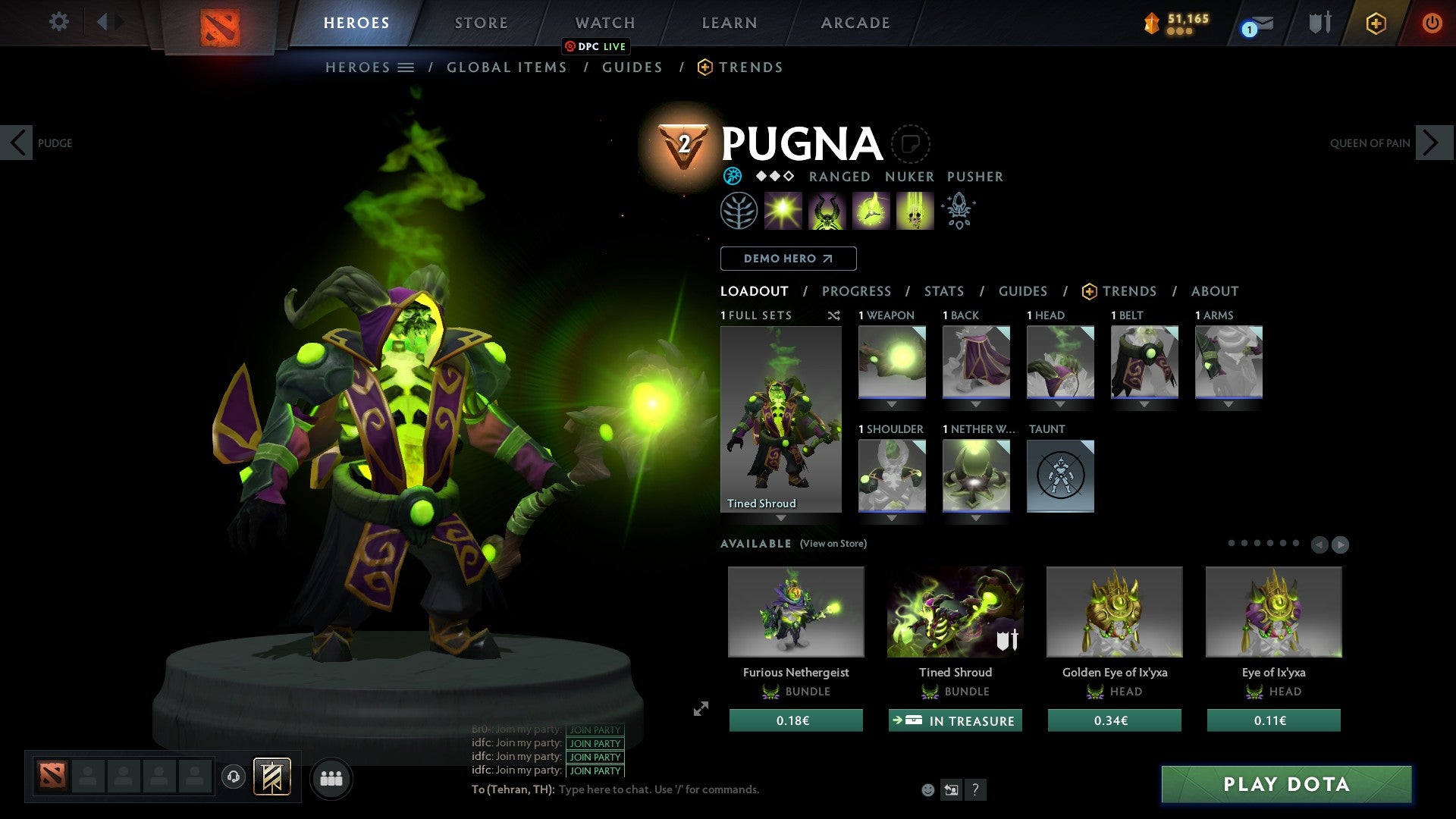The image size is (1456, 819).
Task: Open the emoticon picker in chat
Action: [x=927, y=789]
